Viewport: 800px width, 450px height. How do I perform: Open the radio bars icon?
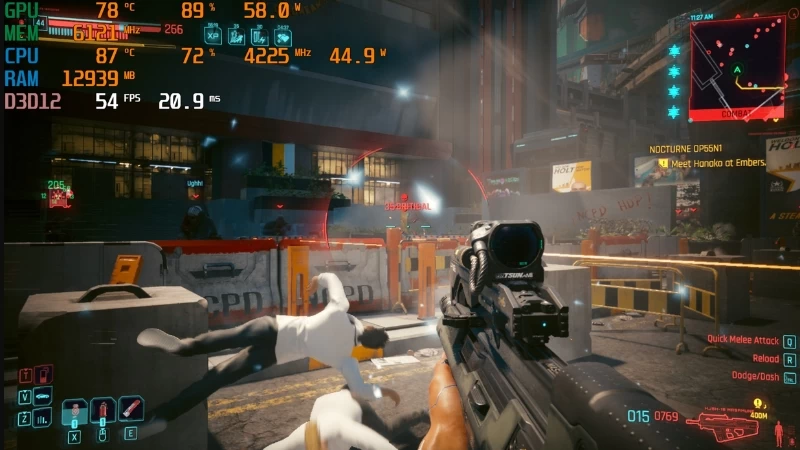coord(42,417)
